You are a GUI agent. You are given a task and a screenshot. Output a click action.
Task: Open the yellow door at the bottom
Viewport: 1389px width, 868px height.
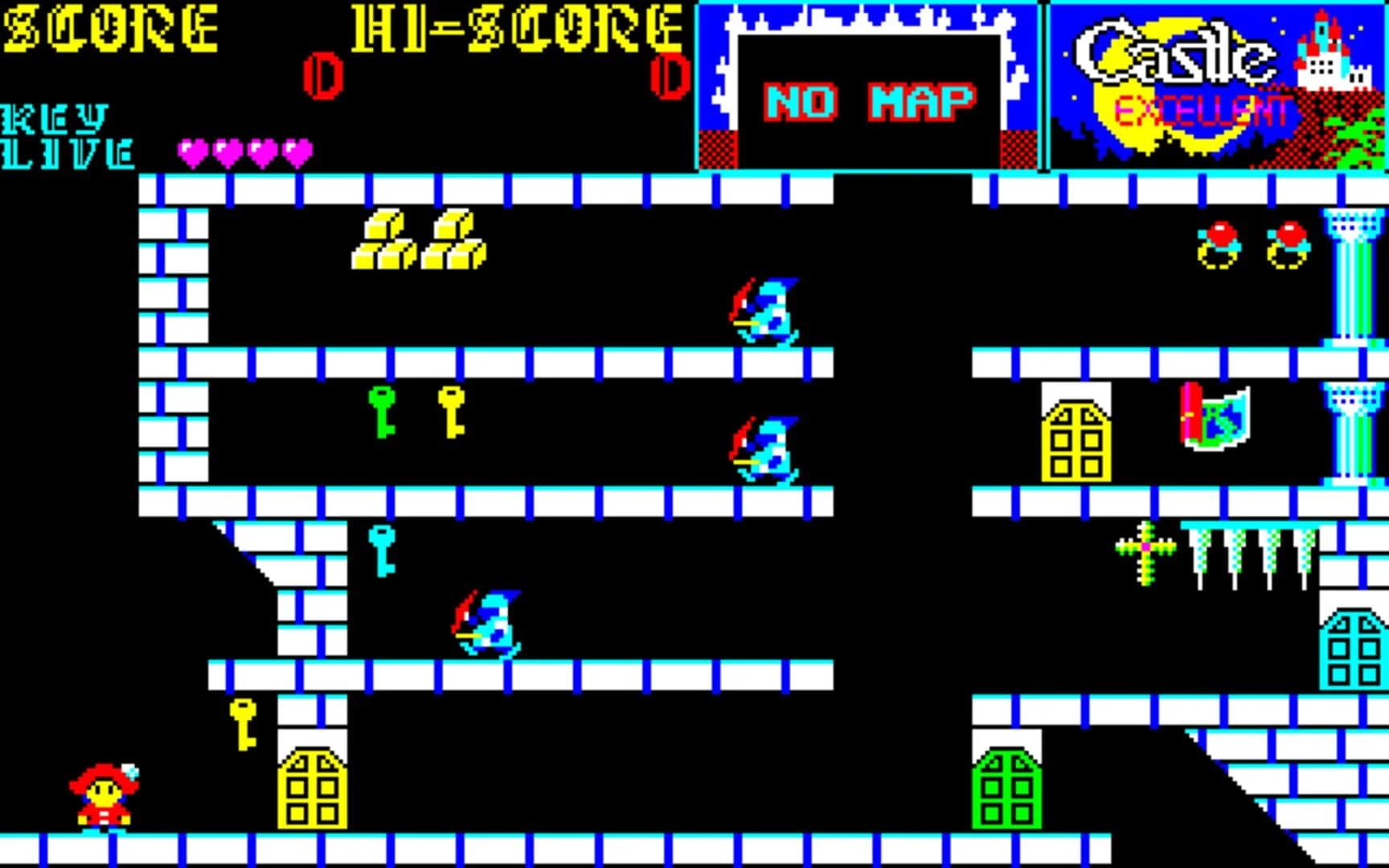coord(313,796)
